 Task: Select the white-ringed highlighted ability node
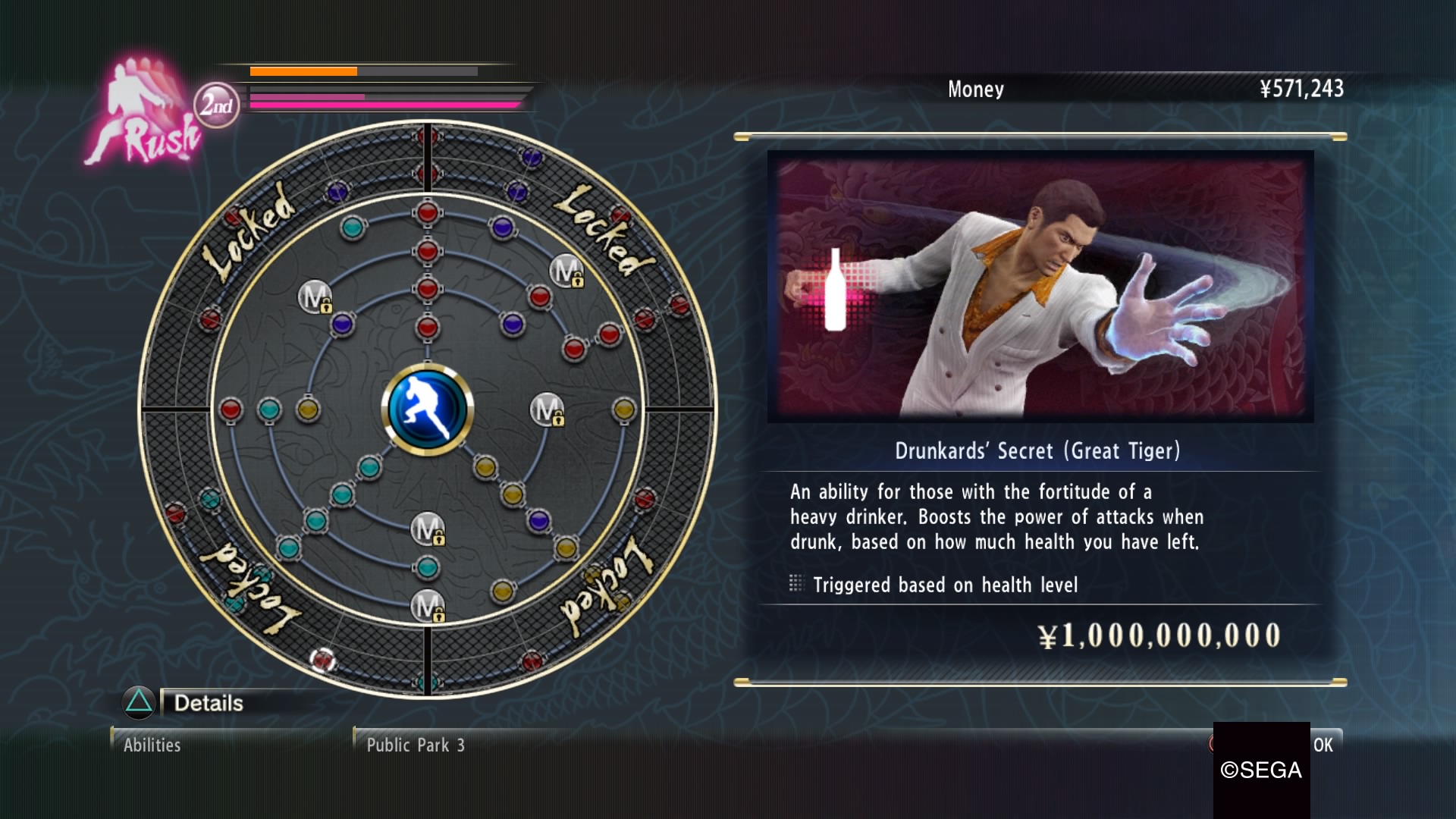(x=323, y=660)
